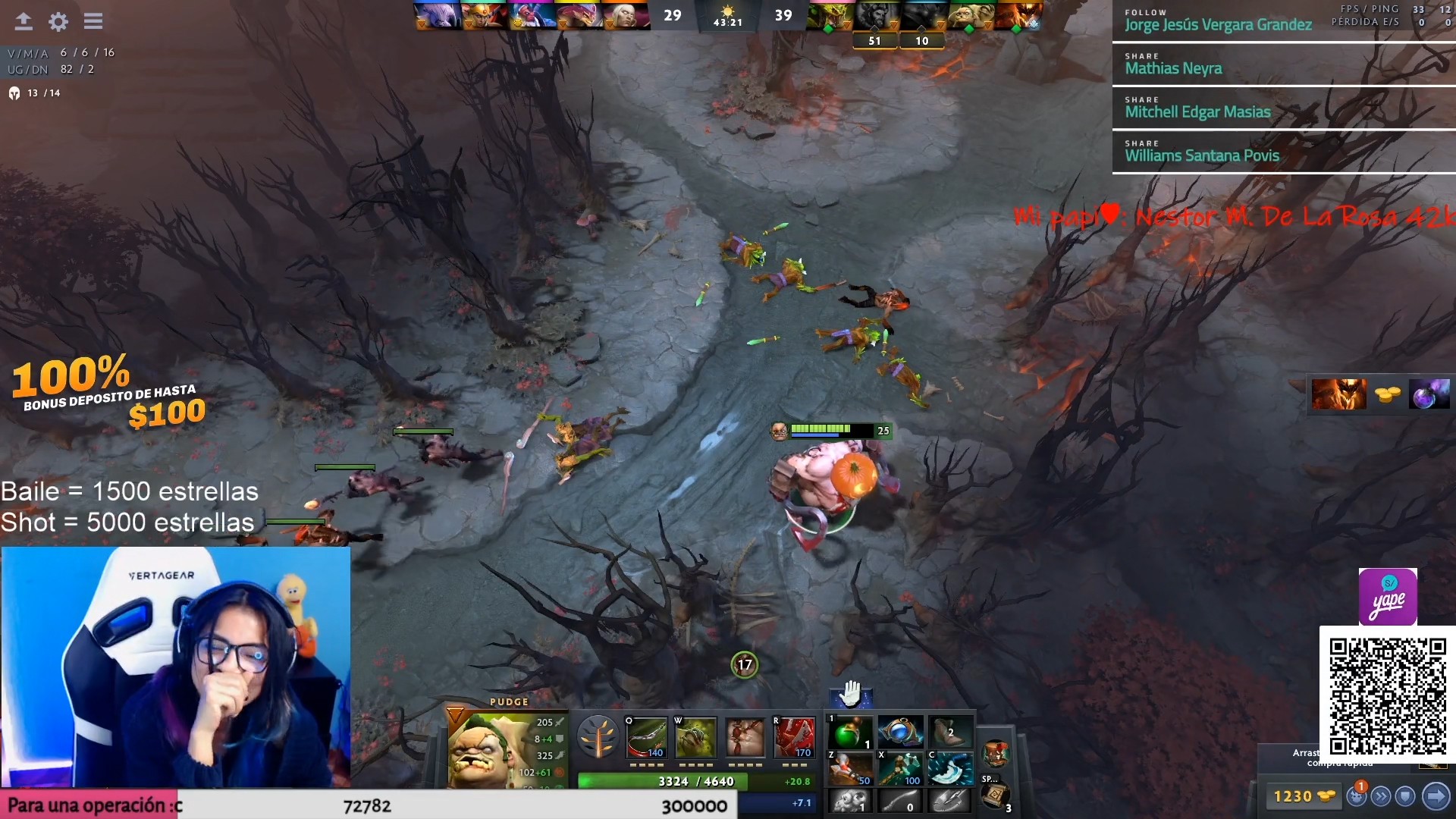Use the Town Portal Scroll
The width and height of the screenshot is (1456, 819).
[x=995, y=795]
